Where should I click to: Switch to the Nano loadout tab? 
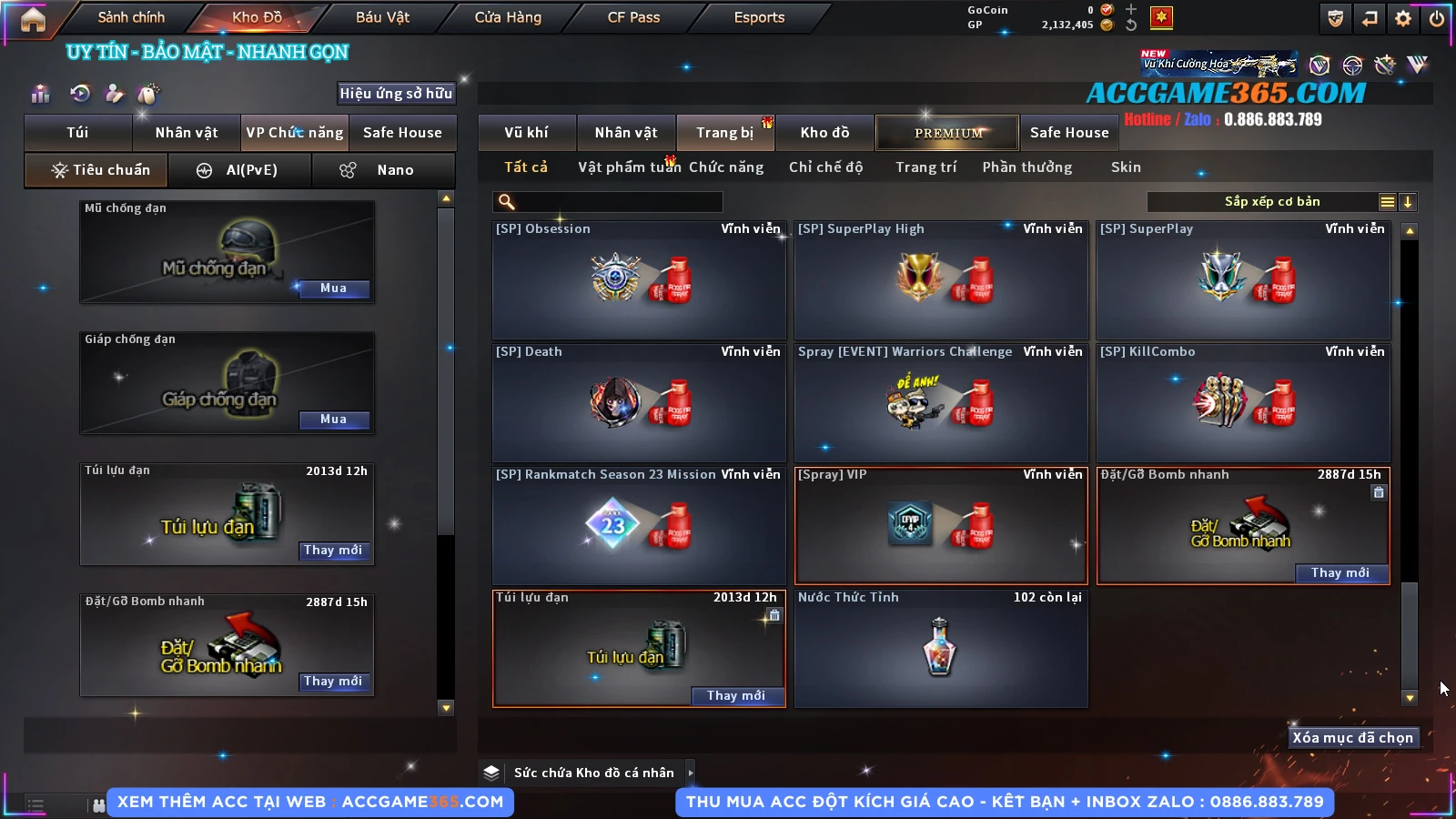[x=383, y=170]
